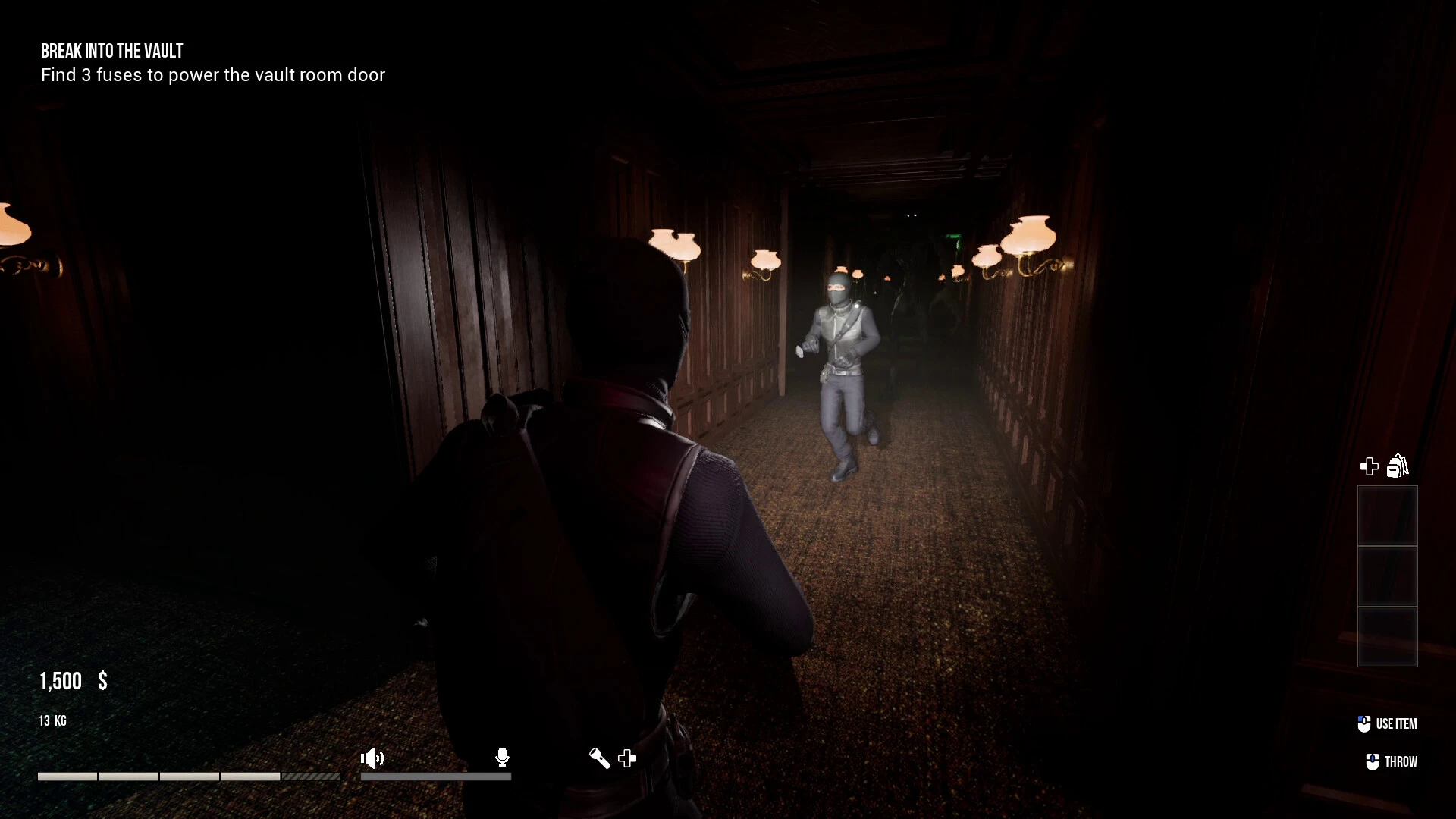
Task: Open the backpack inventory icon
Action: (x=1398, y=466)
